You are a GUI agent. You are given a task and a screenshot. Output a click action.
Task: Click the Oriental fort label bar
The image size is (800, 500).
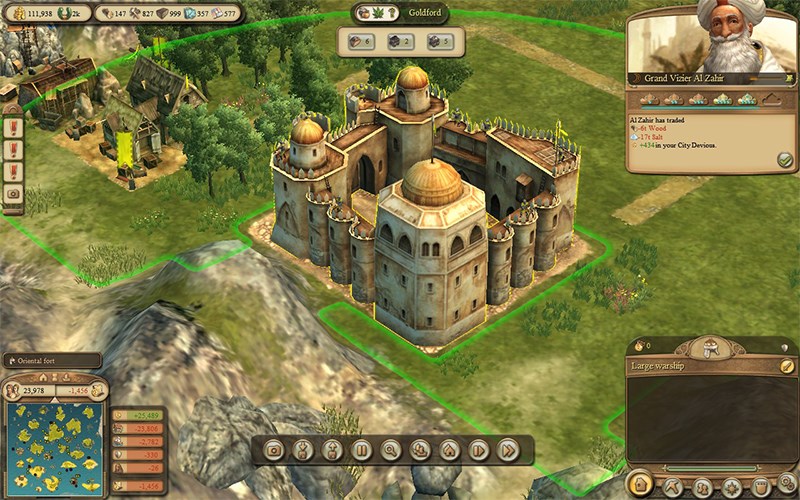[x=50, y=361]
